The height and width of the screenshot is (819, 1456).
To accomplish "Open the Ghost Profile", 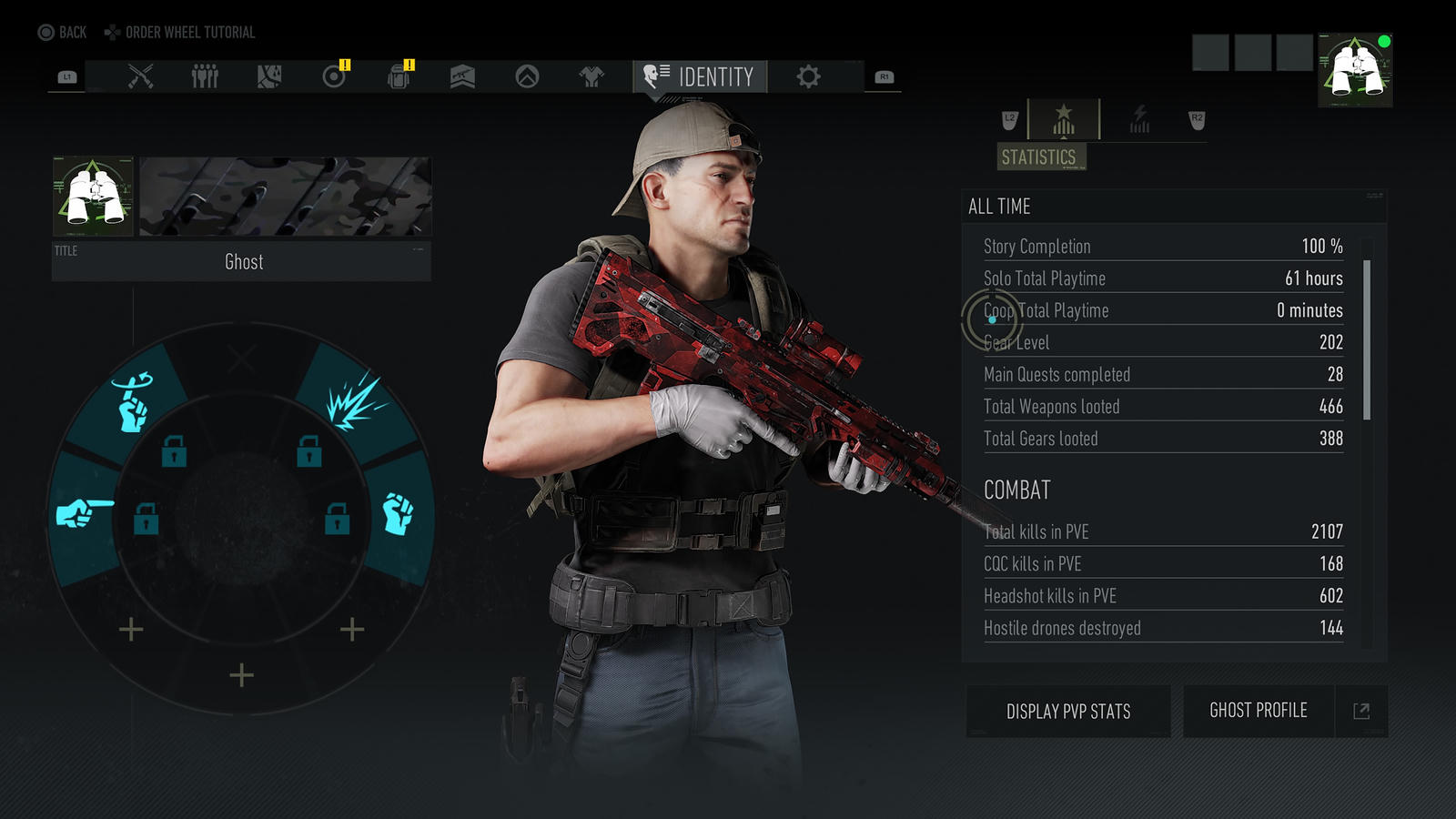I will point(1259,711).
